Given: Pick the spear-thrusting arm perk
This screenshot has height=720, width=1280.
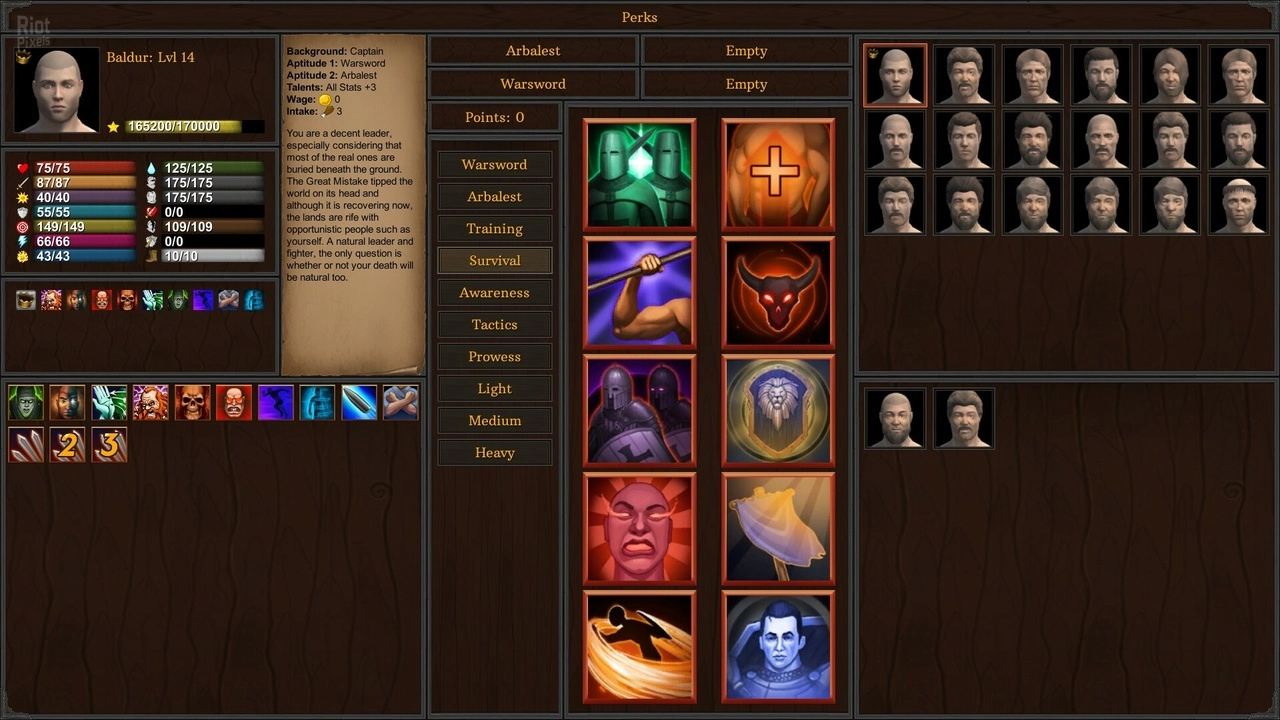Looking at the screenshot, I should pyautogui.click(x=640, y=293).
